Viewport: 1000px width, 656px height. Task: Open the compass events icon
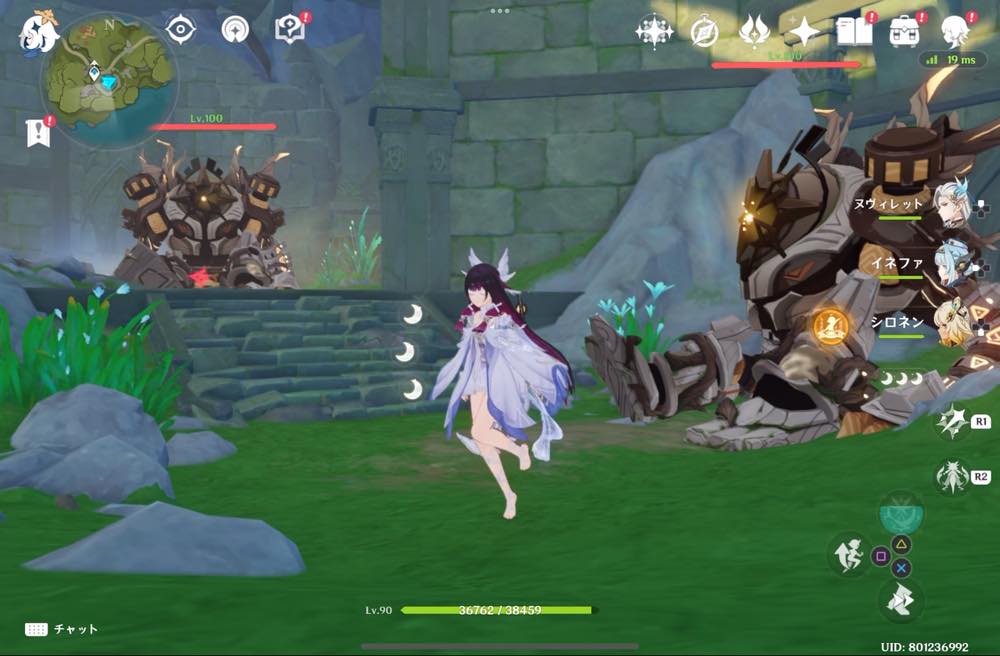tap(705, 31)
